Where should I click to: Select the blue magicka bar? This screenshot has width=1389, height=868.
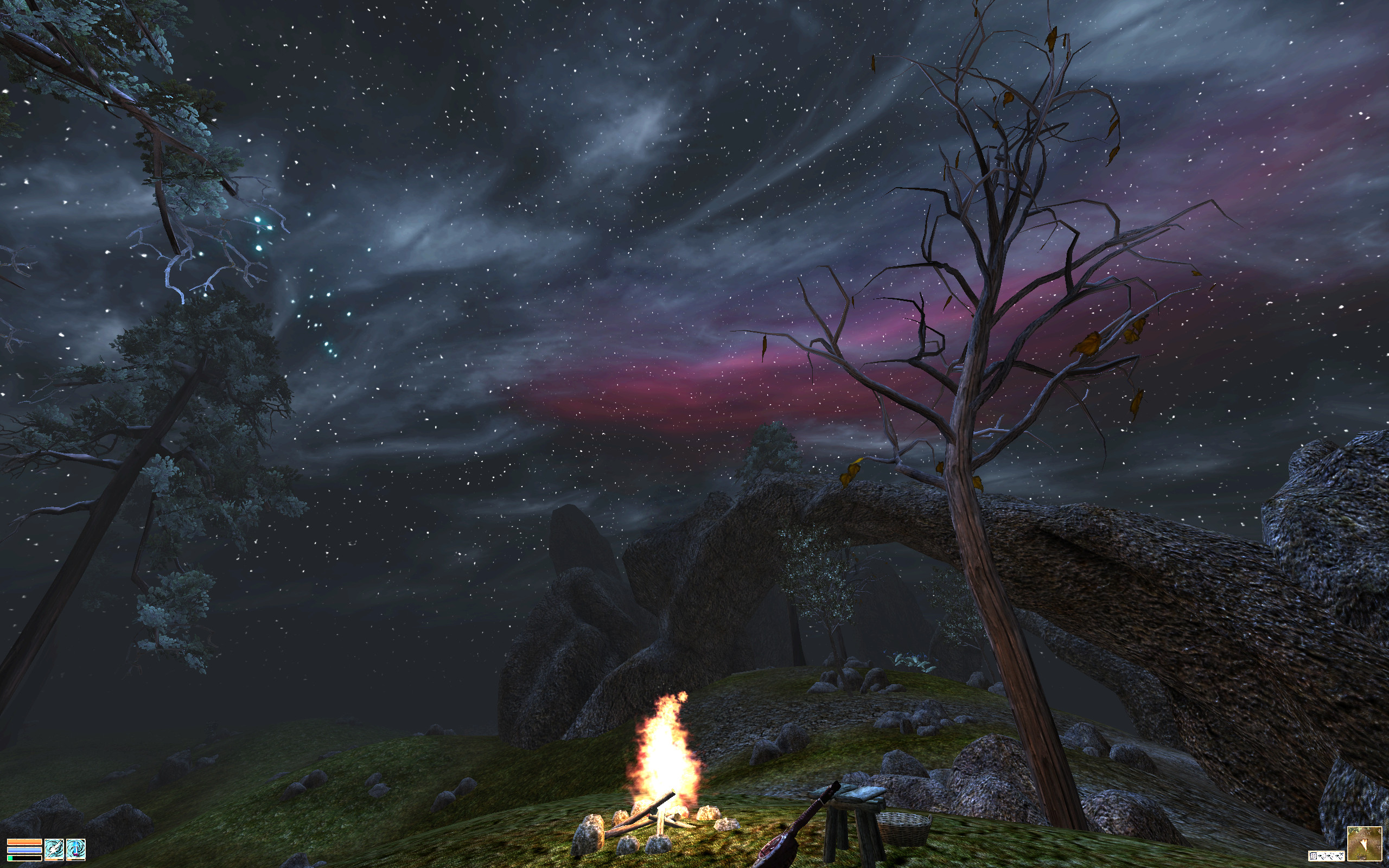pos(24,851)
